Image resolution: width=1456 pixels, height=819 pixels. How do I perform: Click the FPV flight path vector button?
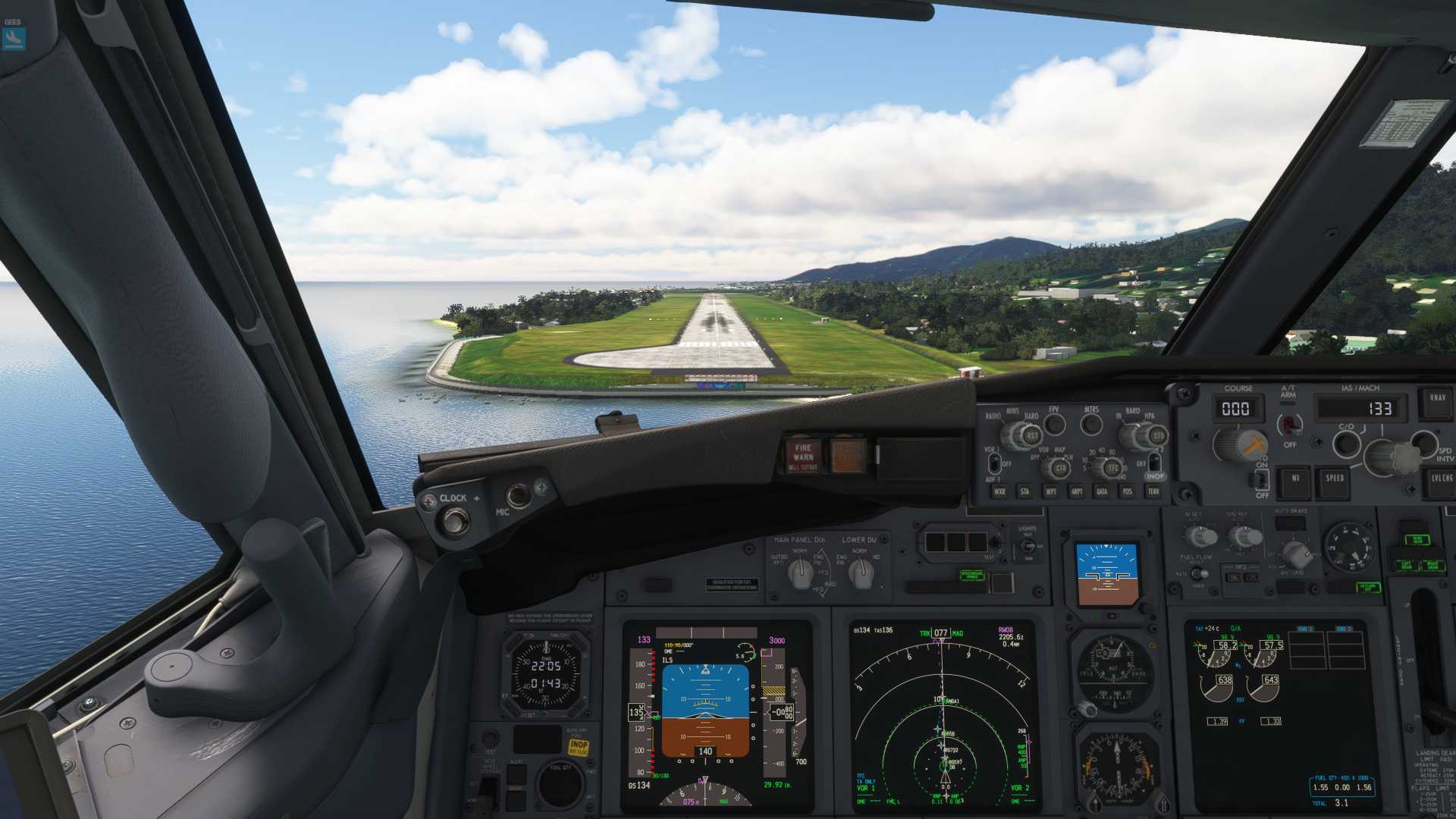(x=1054, y=424)
